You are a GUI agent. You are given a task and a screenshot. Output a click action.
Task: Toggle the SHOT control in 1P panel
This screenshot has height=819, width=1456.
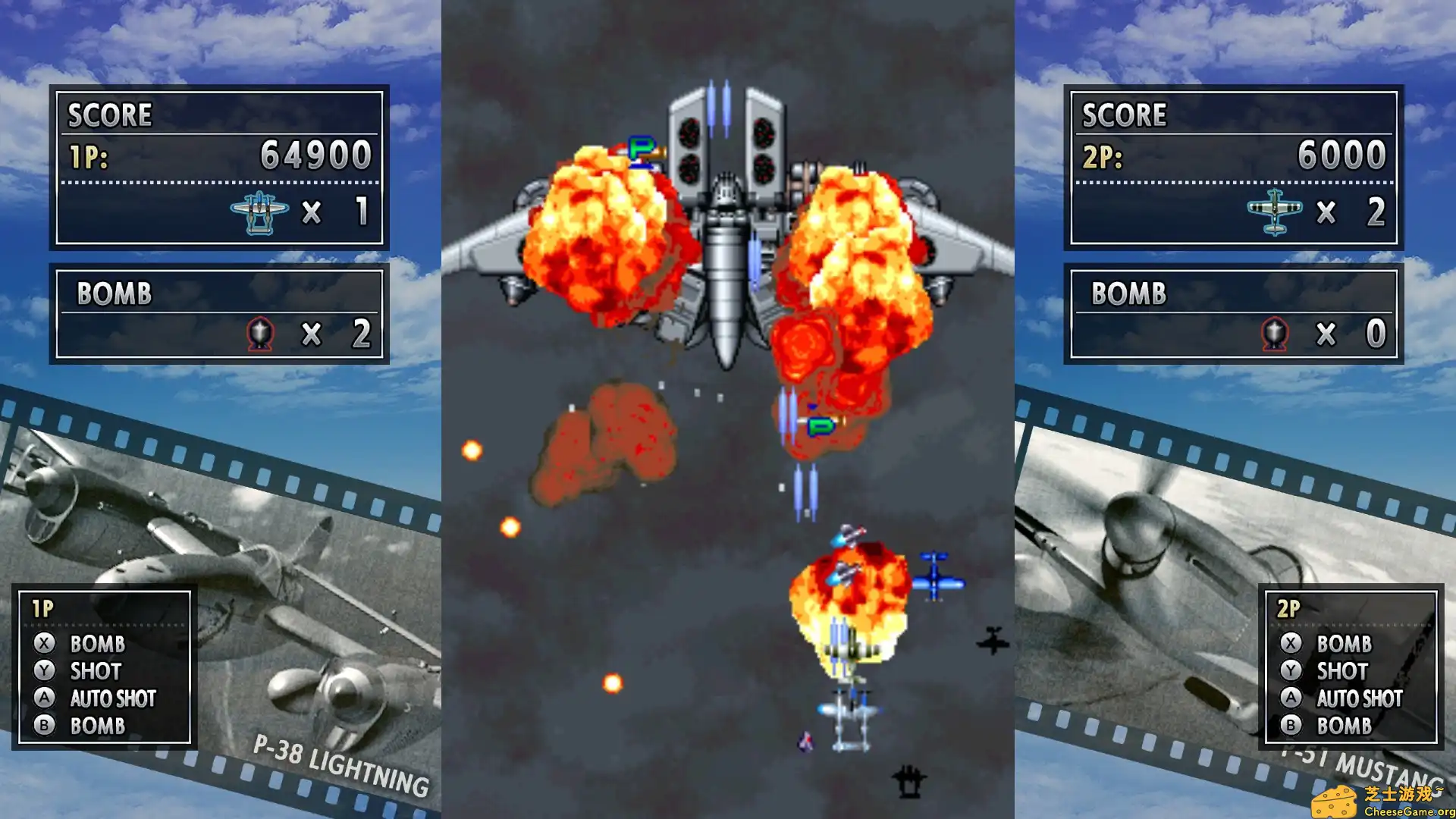pos(94,672)
